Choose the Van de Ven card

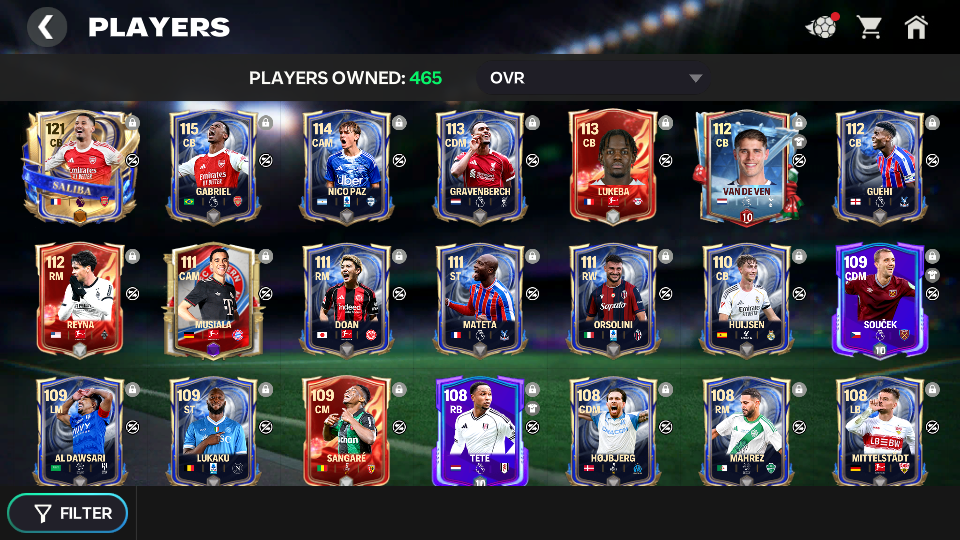pyautogui.click(x=746, y=166)
